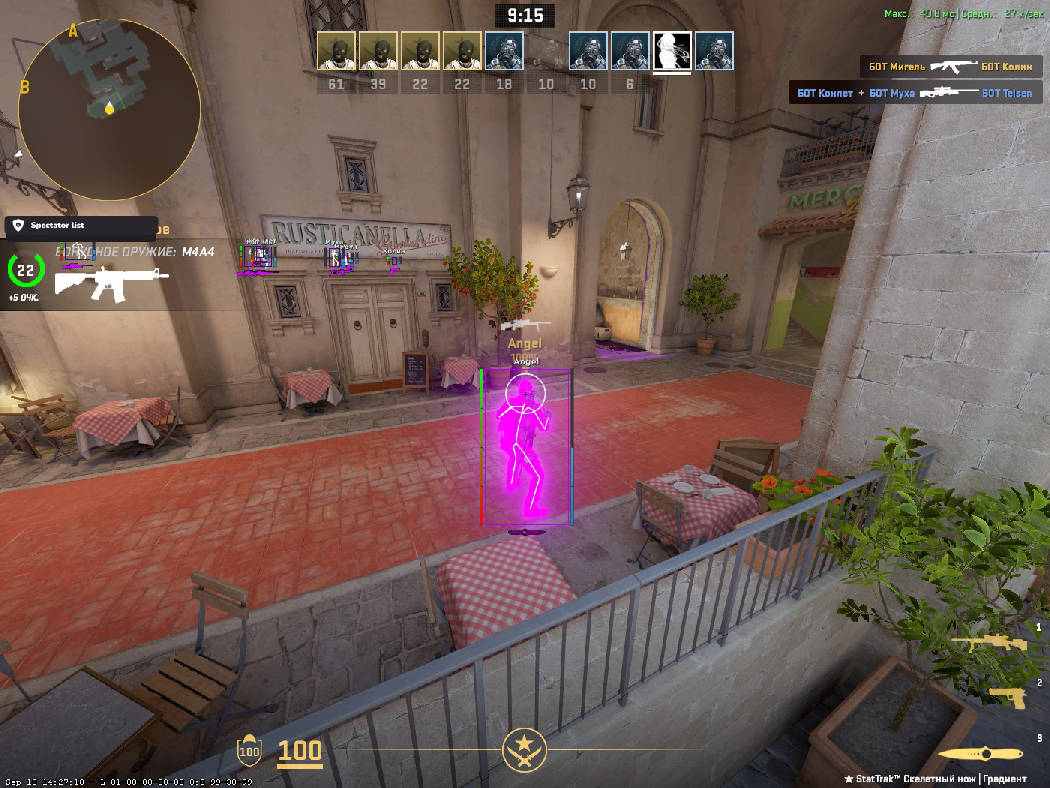Image resolution: width=1050 pixels, height=788 pixels.
Task: Click the highlighted white player avatar
Action: click(x=672, y=51)
